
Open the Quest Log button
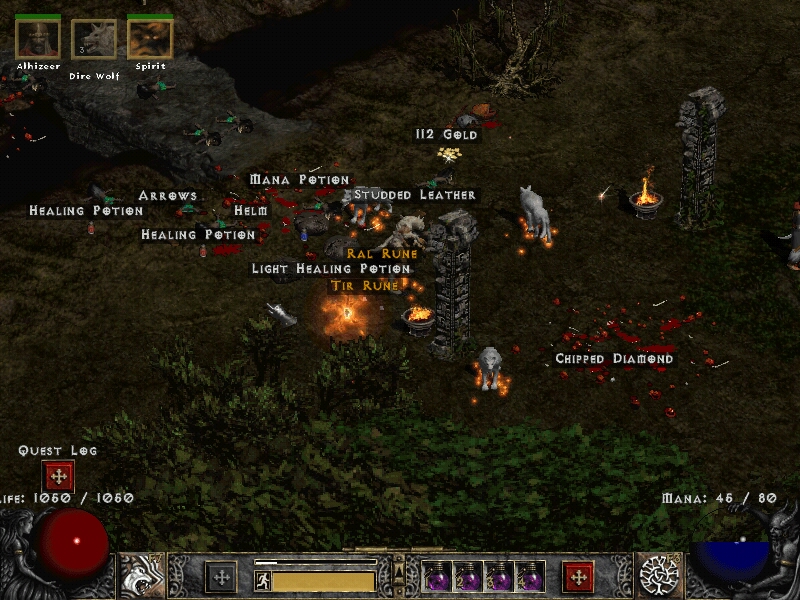pyautogui.click(x=58, y=476)
